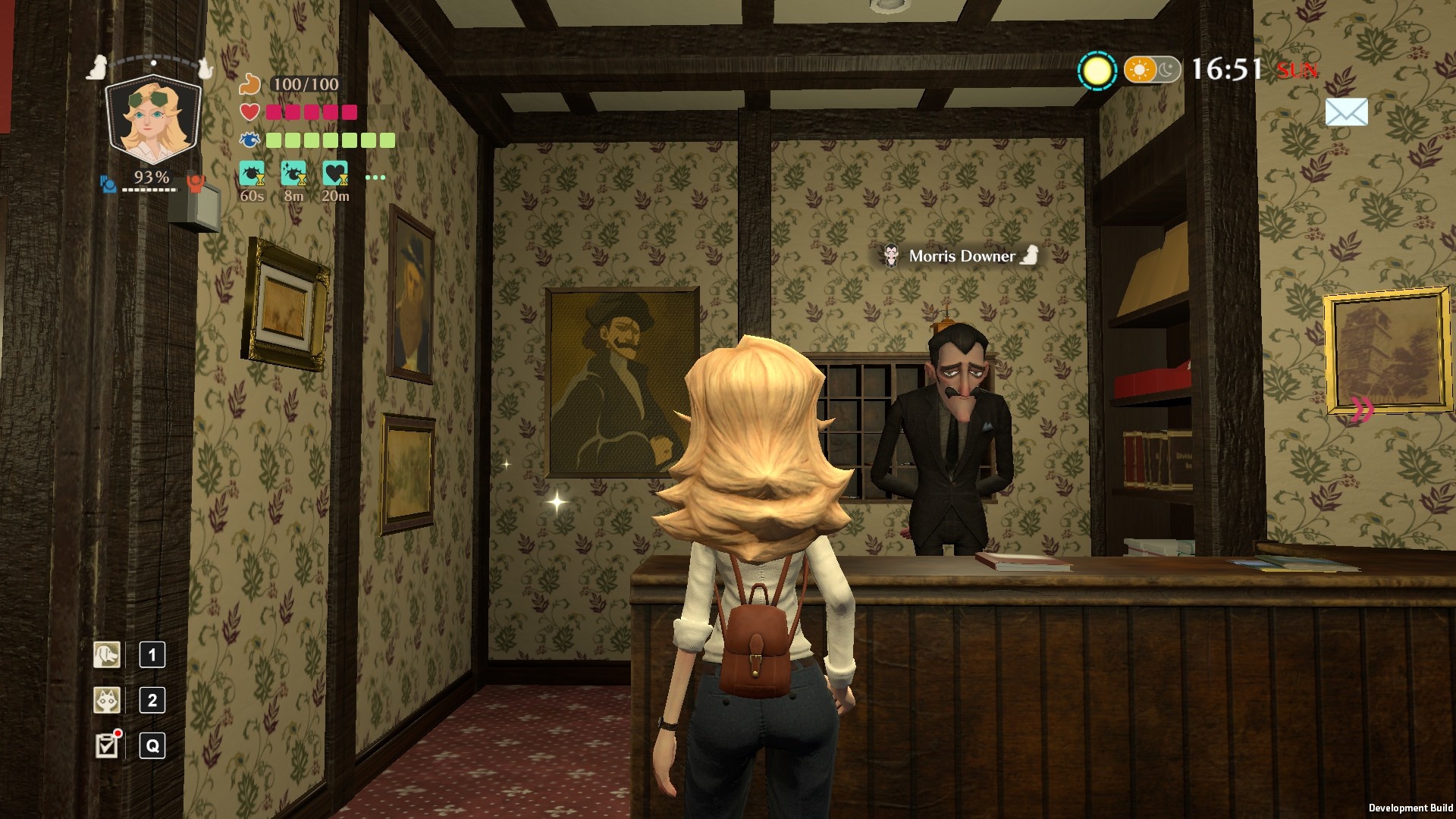The height and width of the screenshot is (819, 1456).
Task: Click the Morris Downer name tag
Action: [961, 256]
